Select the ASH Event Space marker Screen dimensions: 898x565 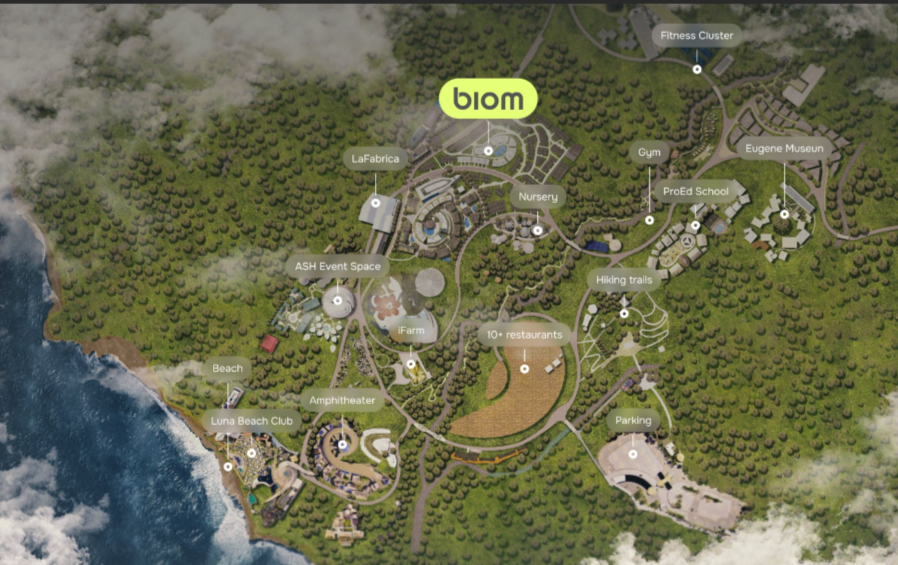(x=337, y=267)
